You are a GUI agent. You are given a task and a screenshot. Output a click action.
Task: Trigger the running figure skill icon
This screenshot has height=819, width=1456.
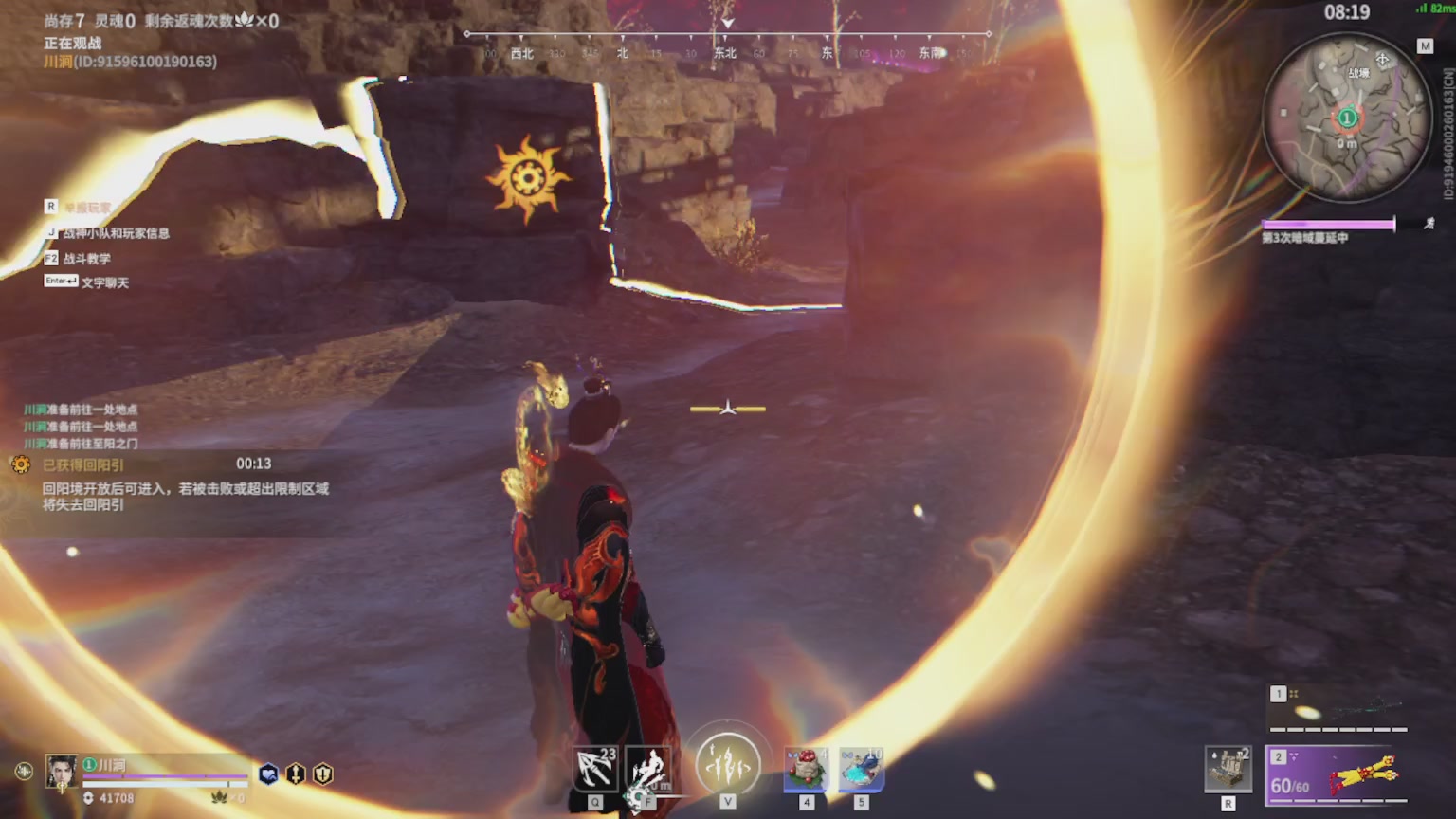tap(649, 769)
